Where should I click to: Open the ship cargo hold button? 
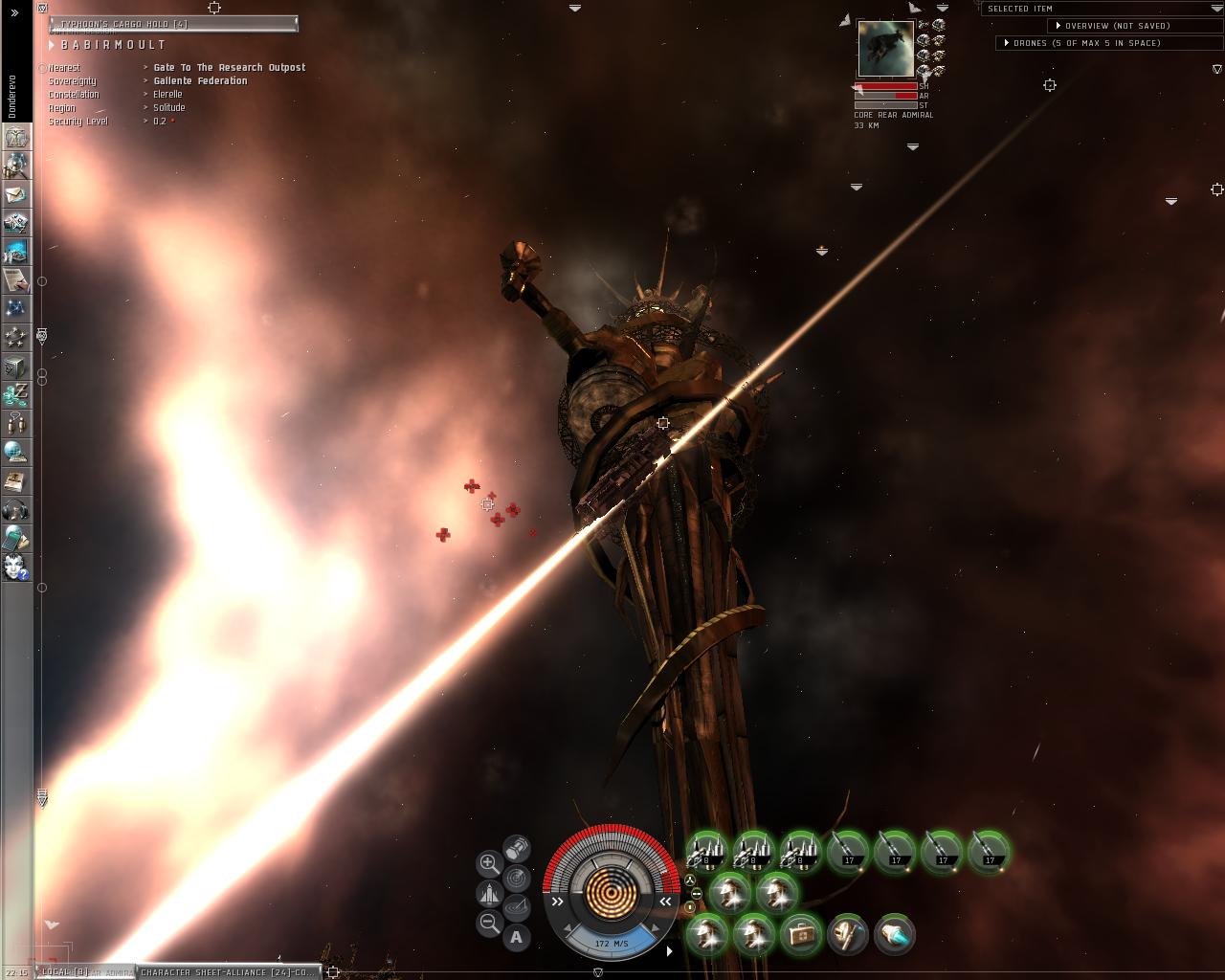(517, 847)
